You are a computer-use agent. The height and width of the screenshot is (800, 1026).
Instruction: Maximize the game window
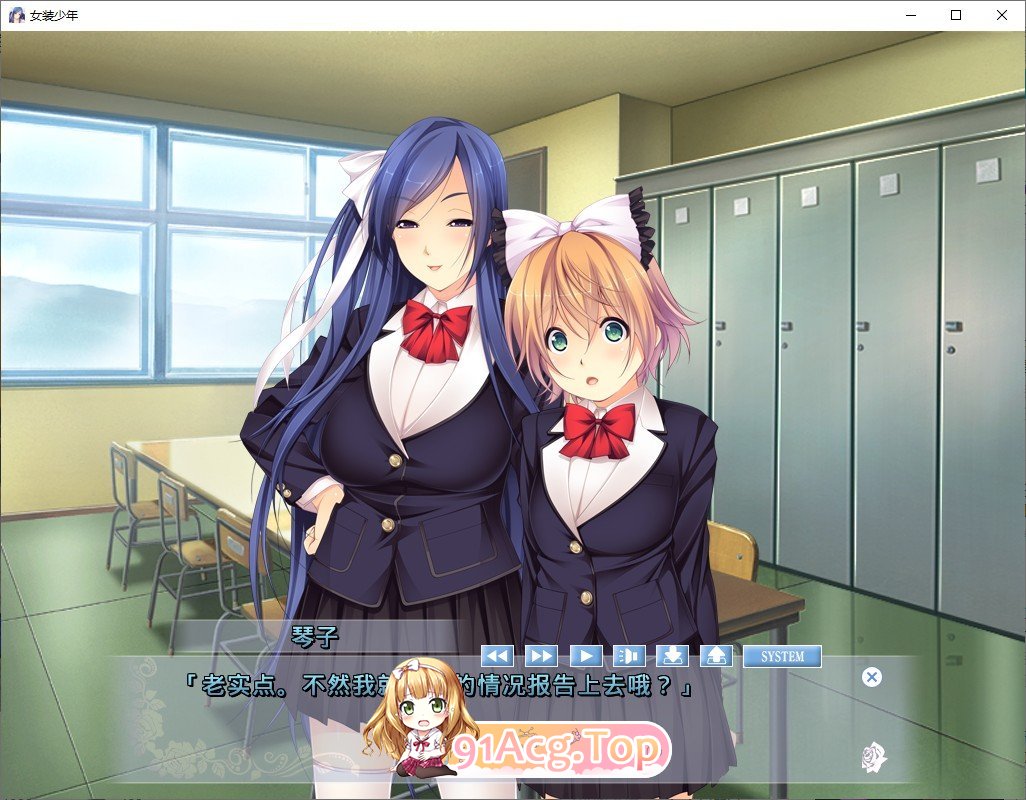pyautogui.click(x=956, y=15)
